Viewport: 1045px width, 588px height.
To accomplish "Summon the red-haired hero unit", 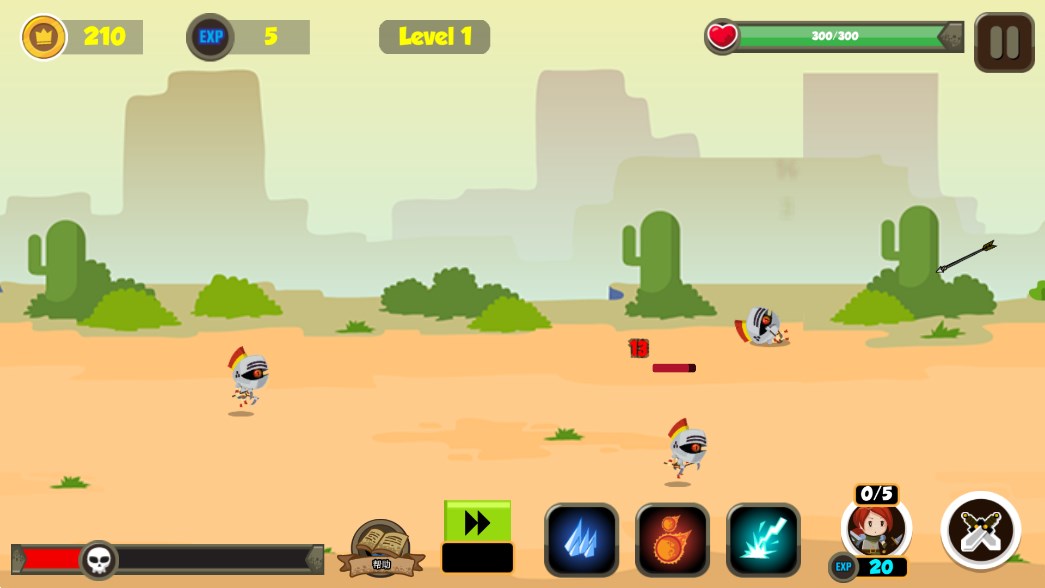I will click(x=876, y=528).
